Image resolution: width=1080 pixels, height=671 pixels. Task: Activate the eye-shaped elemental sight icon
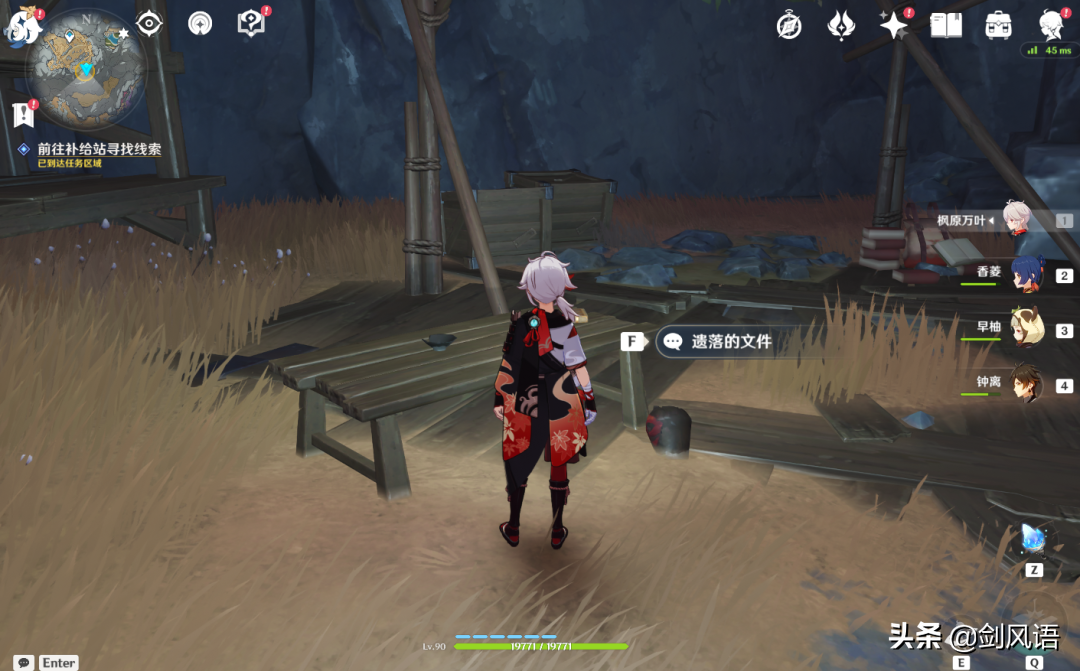tap(149, 23)
